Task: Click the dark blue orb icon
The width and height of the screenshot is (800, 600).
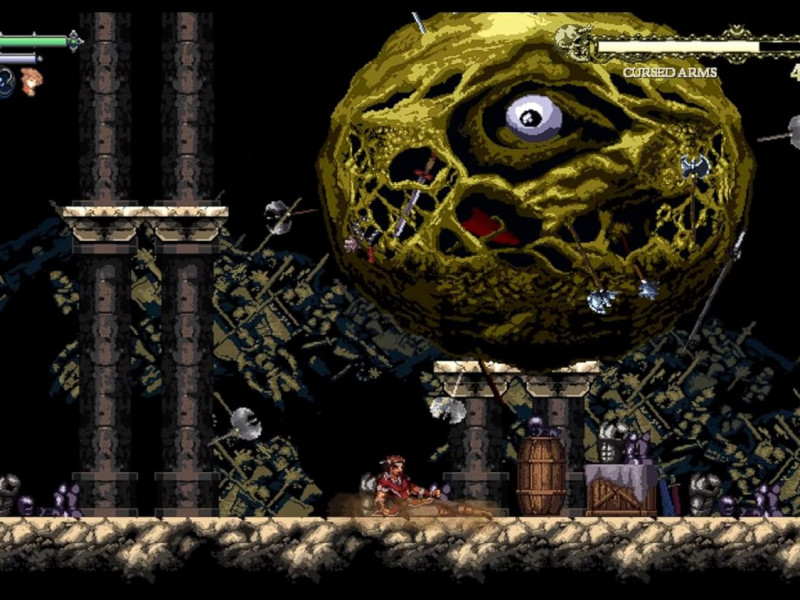Action: 6,83
